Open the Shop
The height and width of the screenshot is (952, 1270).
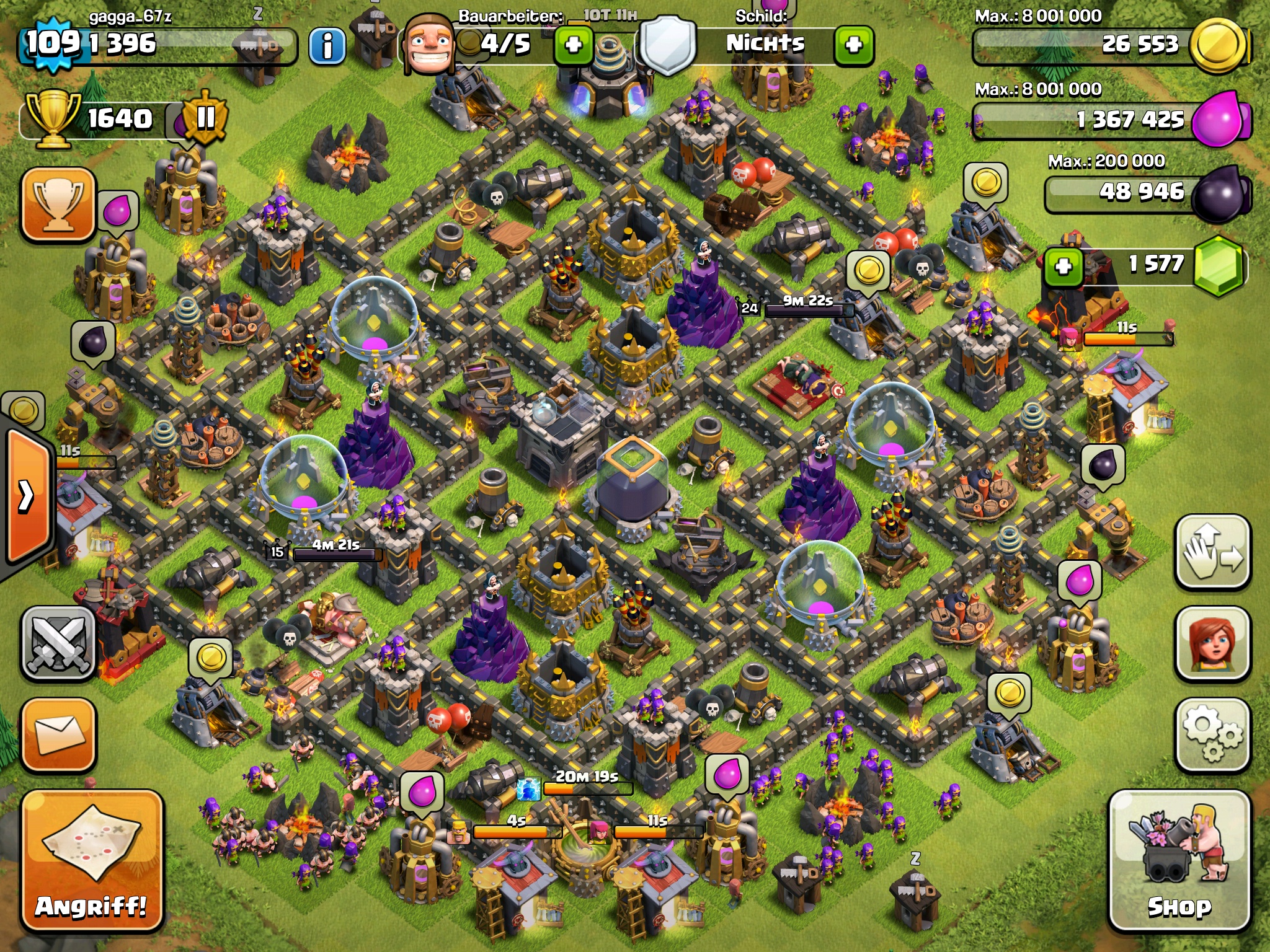[x=1178, y=860]
